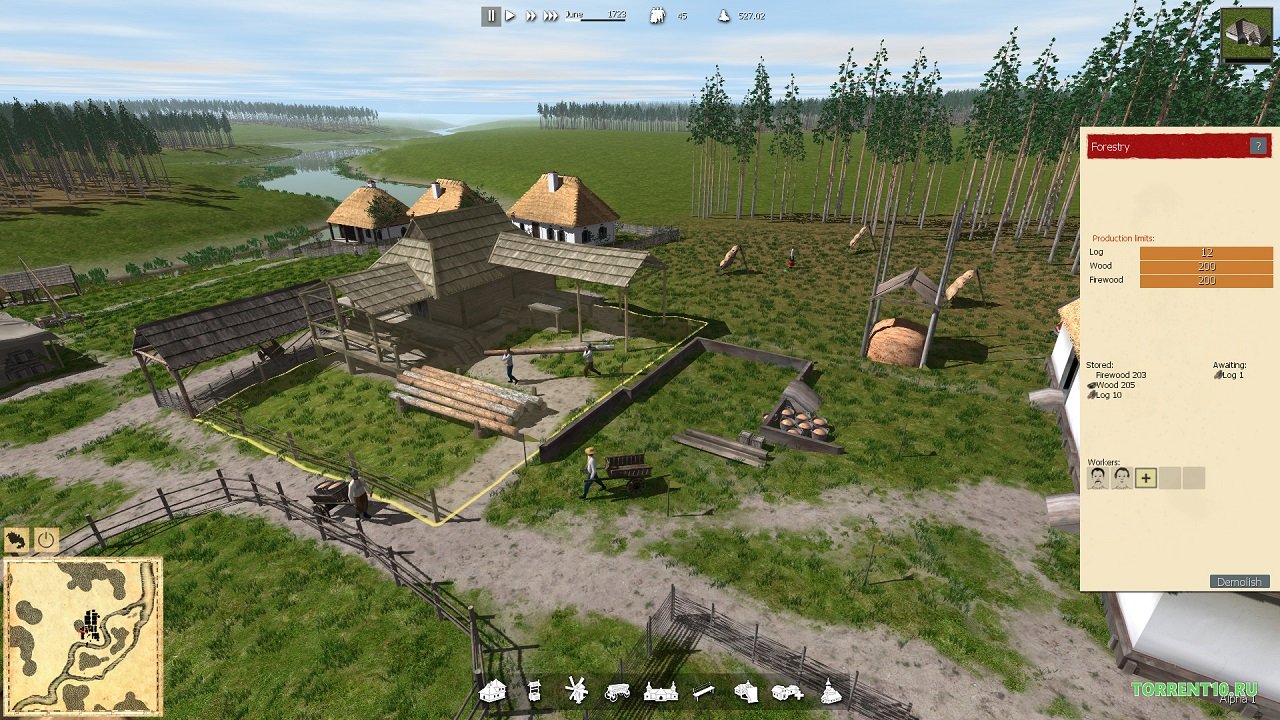Change the Wood production limit bar

[1206, 267]
